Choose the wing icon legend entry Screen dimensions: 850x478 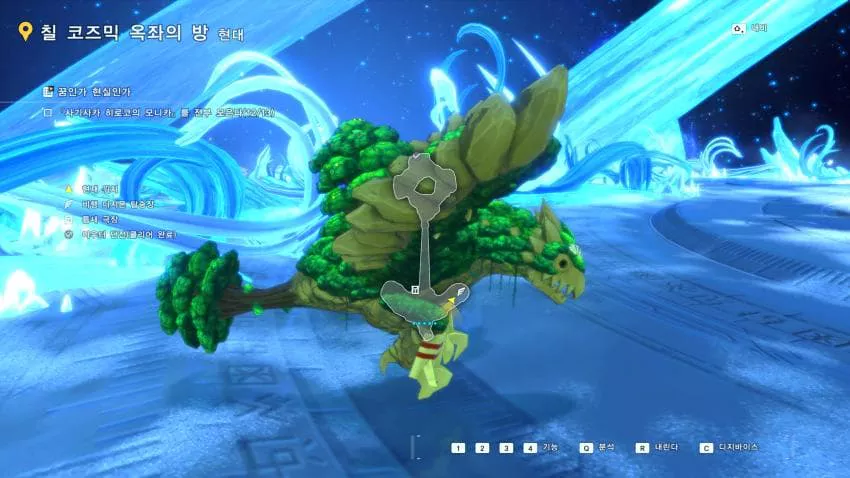pos(69,204)
